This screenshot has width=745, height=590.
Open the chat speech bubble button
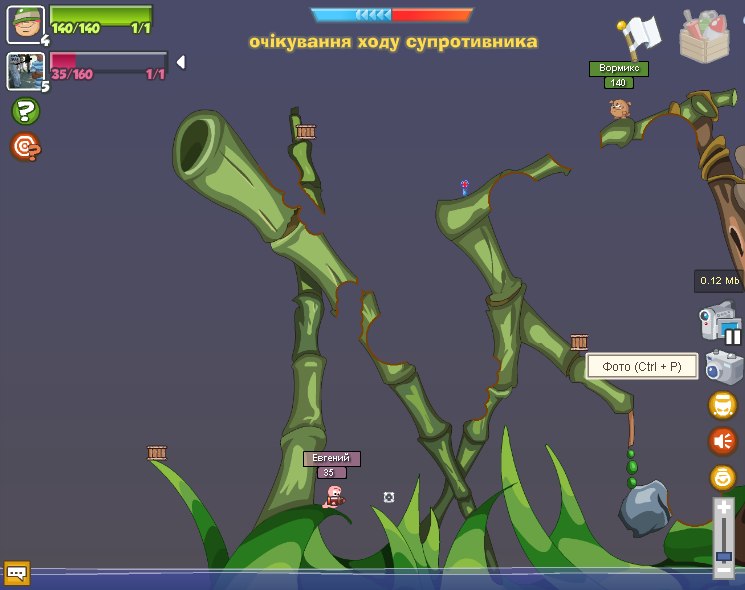pos(17,573)
